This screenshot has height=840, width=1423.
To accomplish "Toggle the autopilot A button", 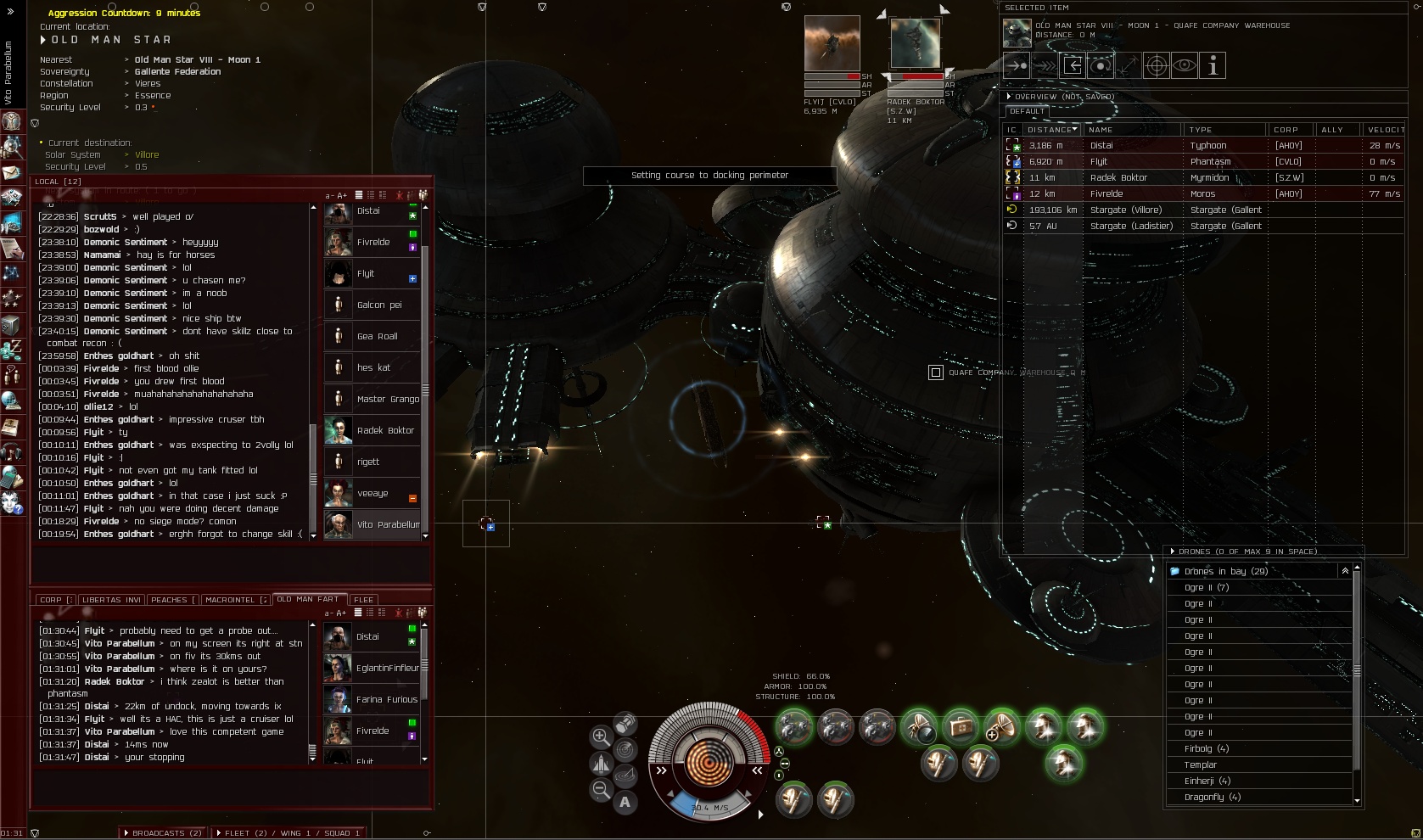I will [625, 802].
